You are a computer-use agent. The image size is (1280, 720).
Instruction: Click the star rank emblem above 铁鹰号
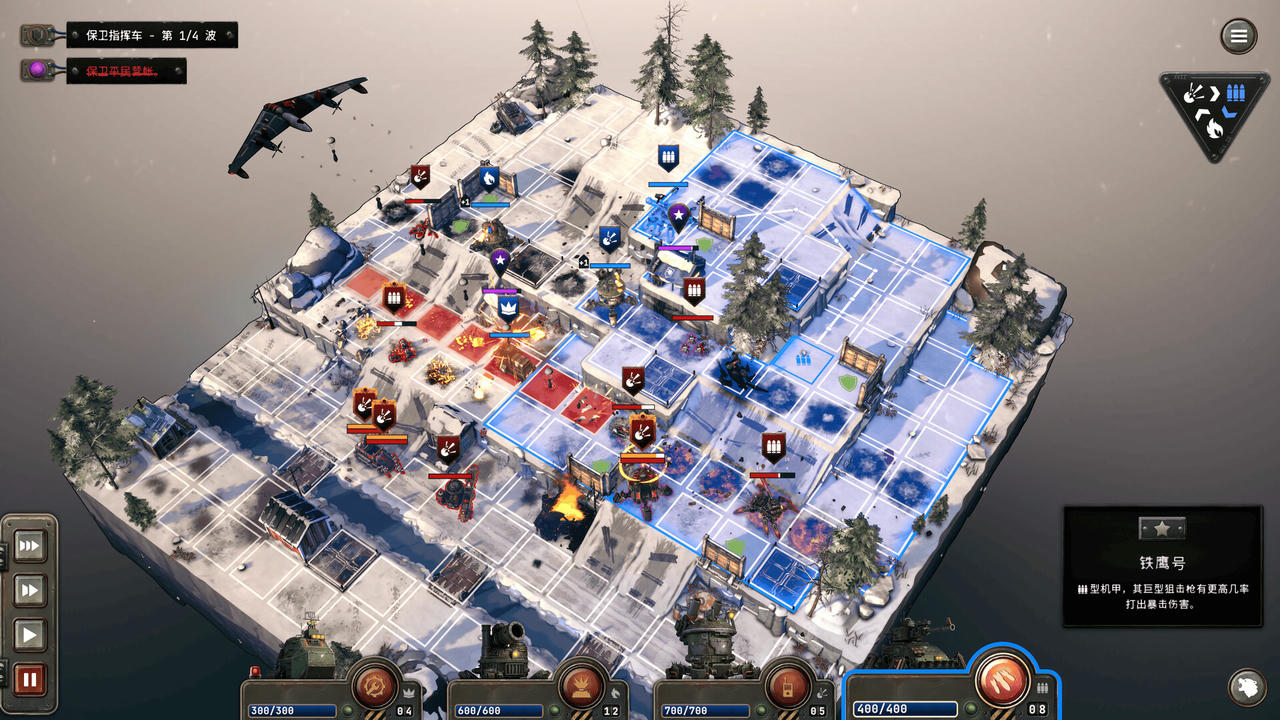pos(1161,529)
